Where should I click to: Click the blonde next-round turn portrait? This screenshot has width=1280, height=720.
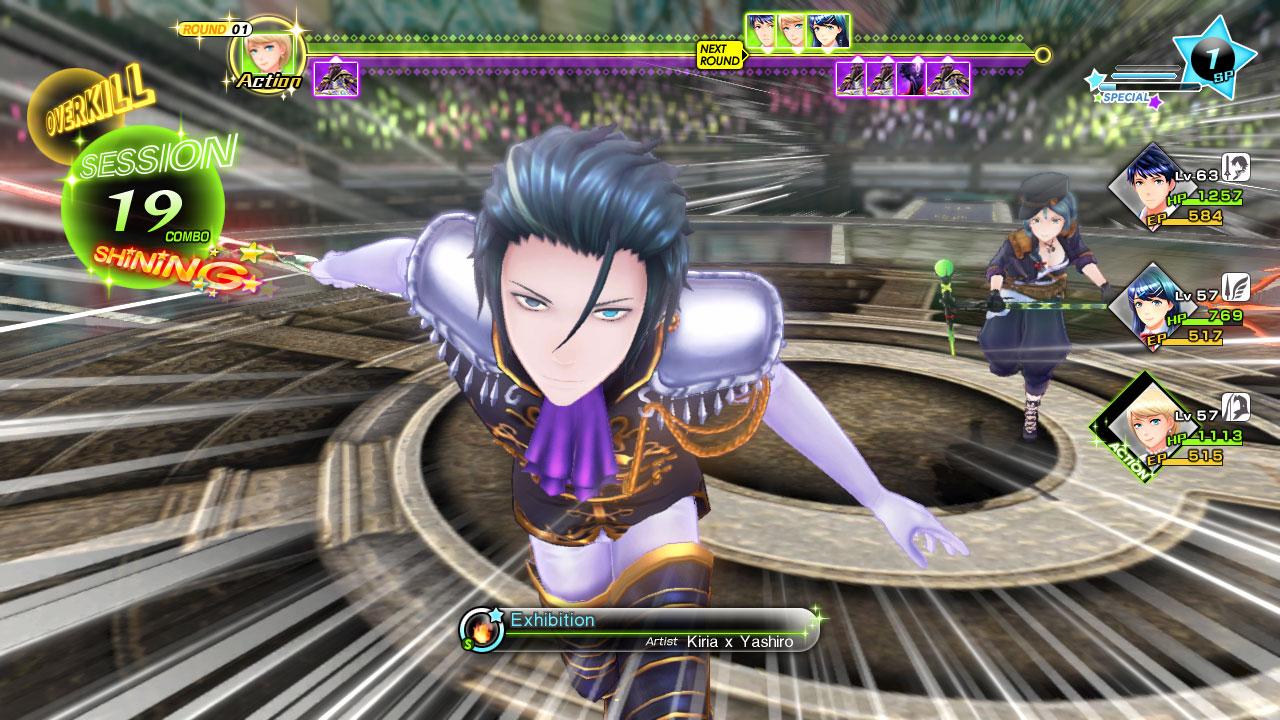pyautogui.click(x=792, y=31)
